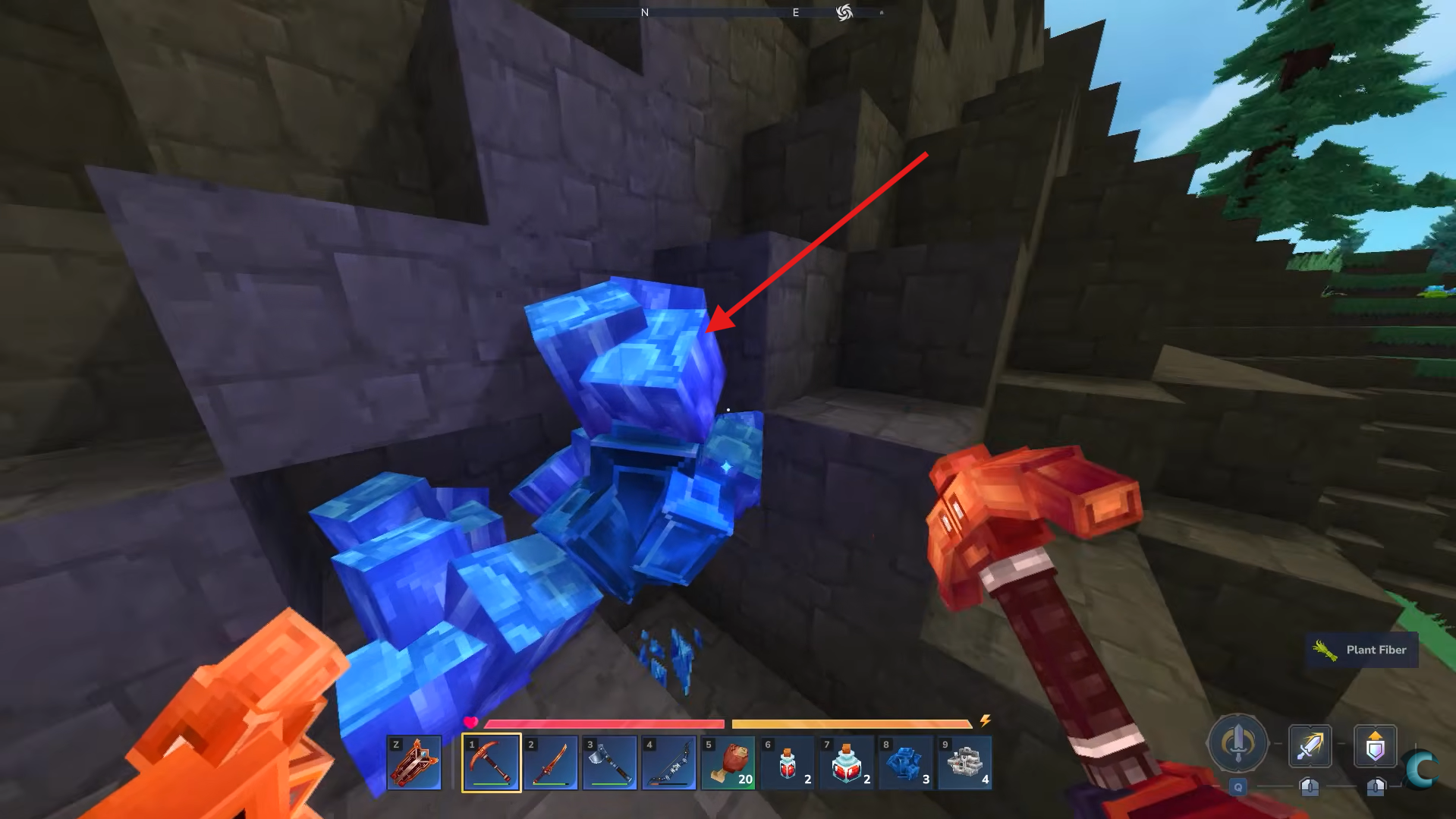Activate the shield defense buff icon
1456x819 pixels.
pyautogui.click(x=1376, y=746)
